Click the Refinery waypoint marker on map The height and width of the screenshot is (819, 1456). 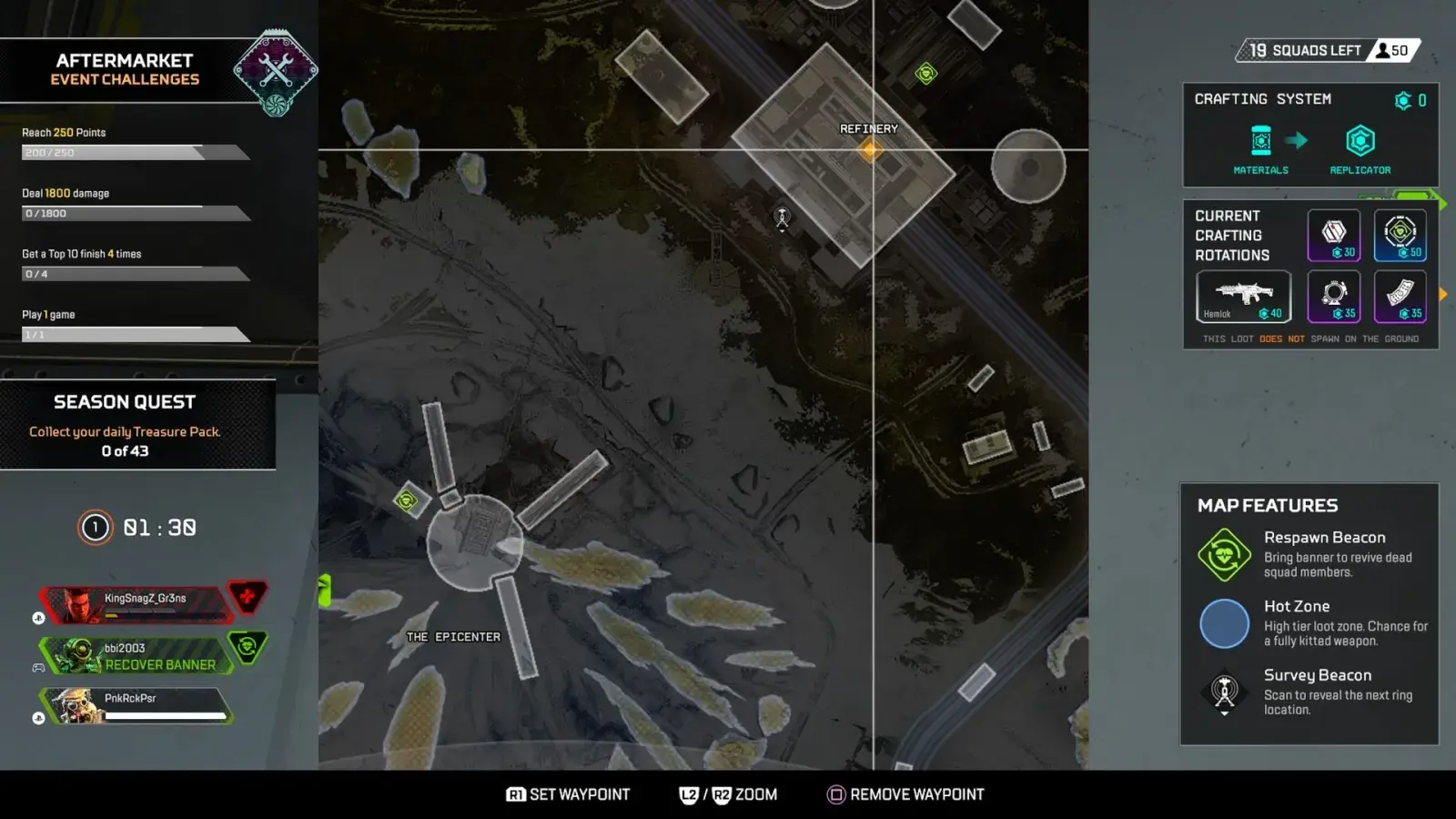(870, 150)
